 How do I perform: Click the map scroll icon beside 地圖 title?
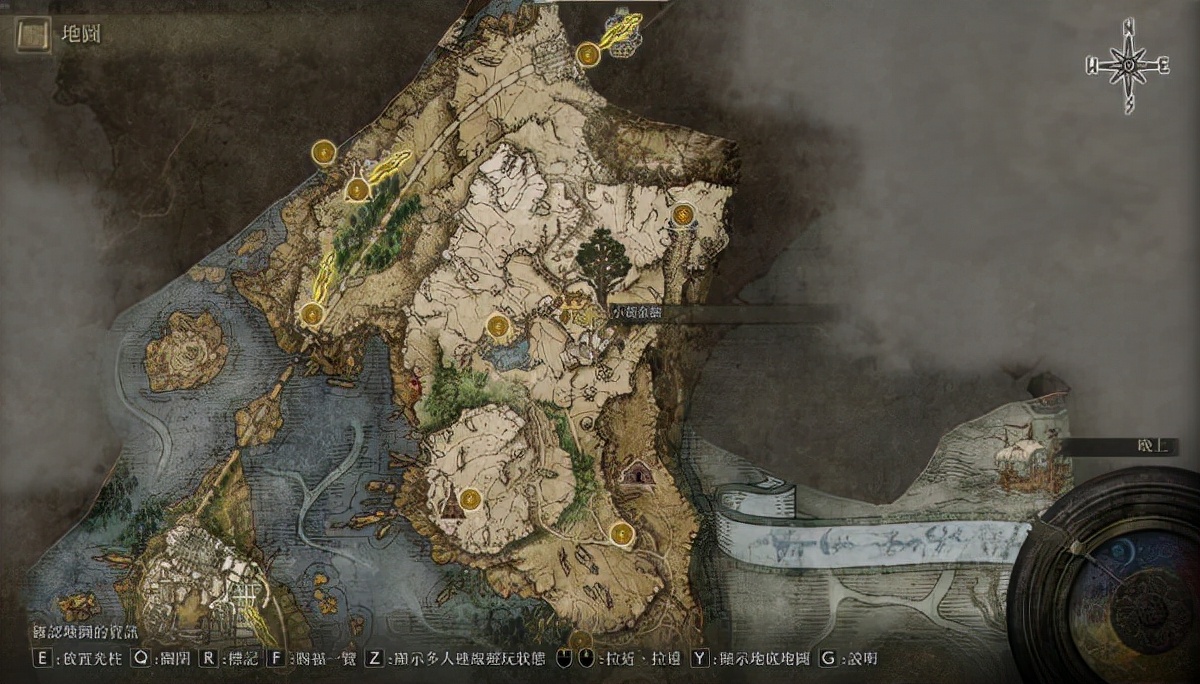point(32,37)
